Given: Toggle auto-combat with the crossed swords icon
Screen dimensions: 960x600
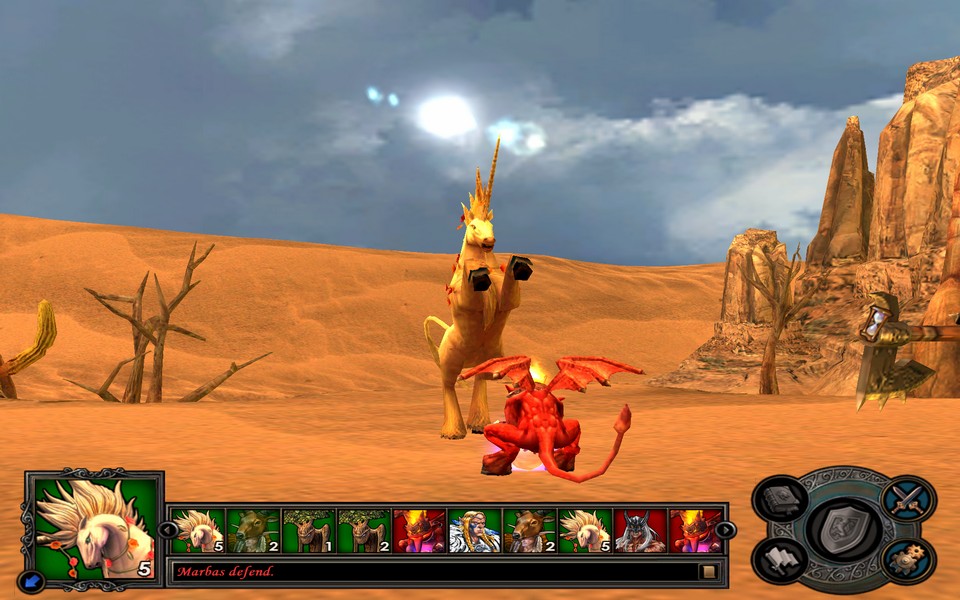Looking at the screenshot, I should point(908,499).
